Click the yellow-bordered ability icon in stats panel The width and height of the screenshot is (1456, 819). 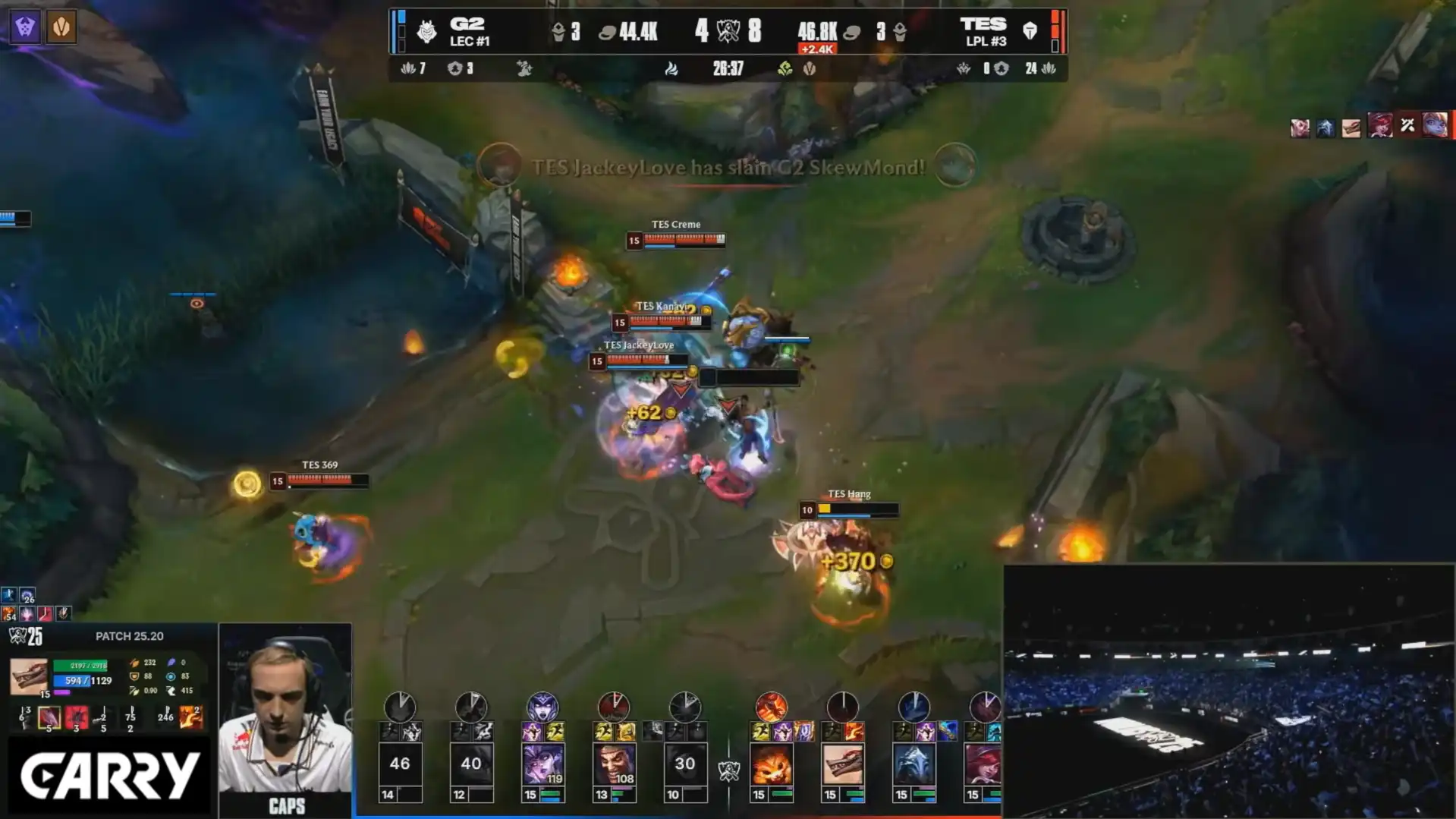(x=49, y=717)
